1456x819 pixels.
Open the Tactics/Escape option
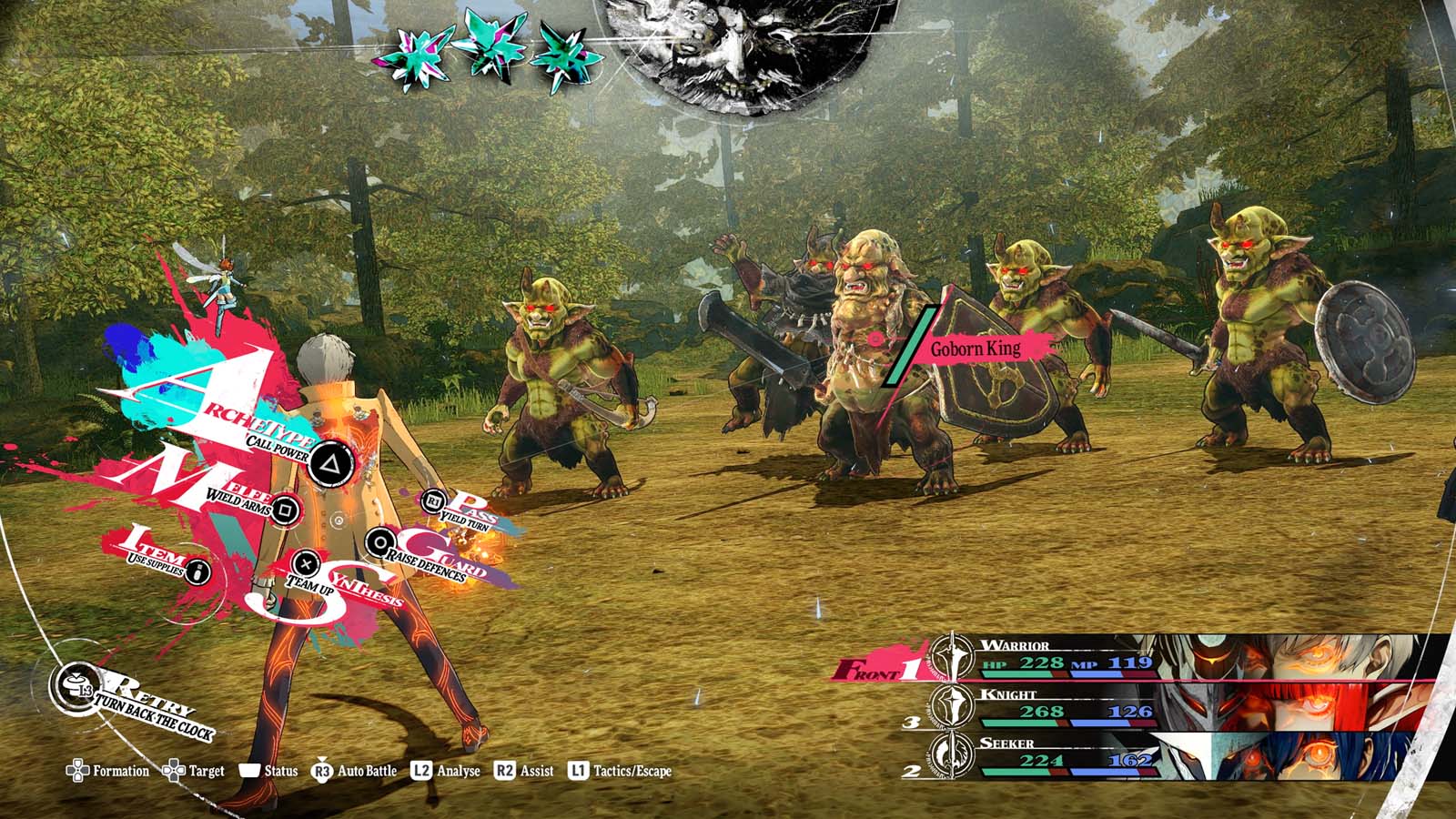(x=620, y=772)
